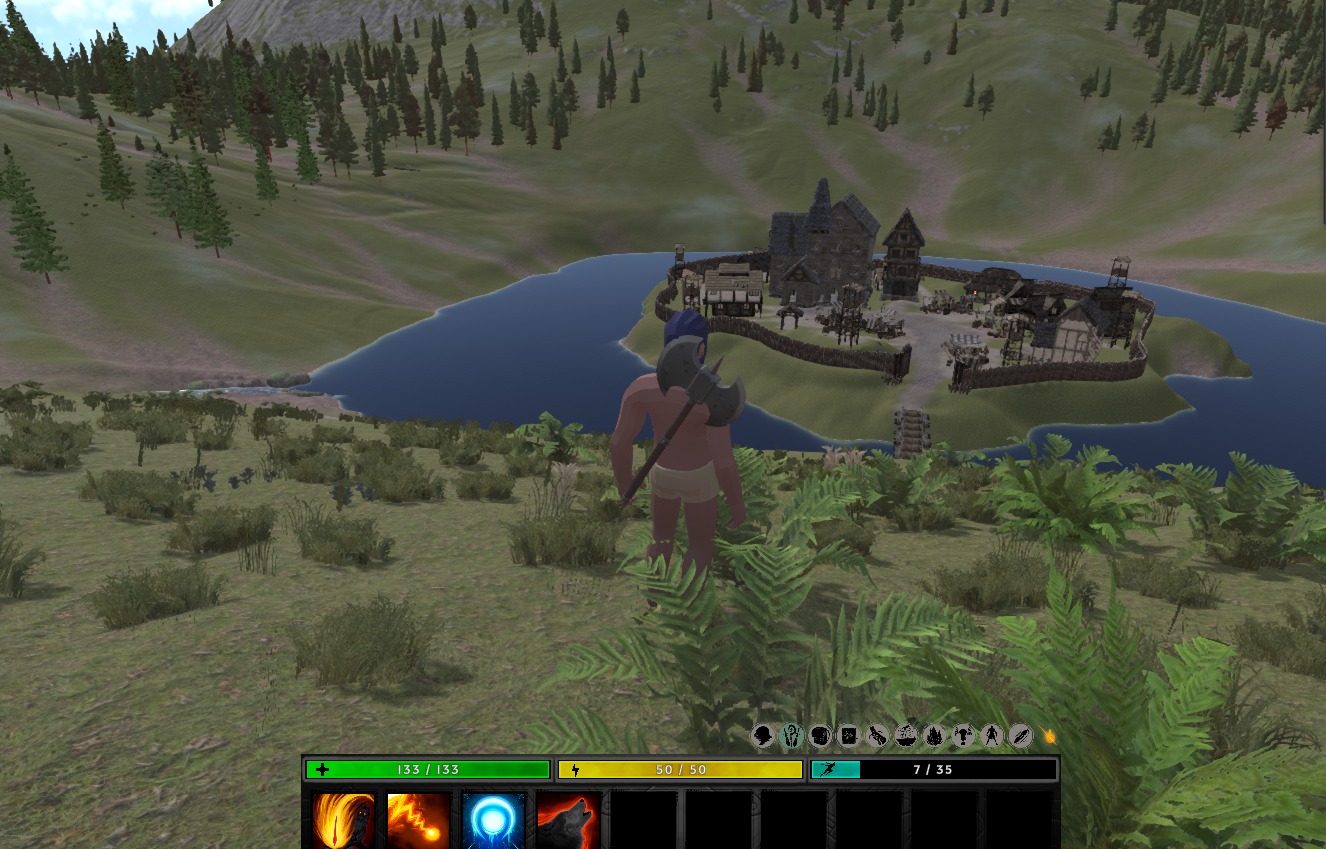
Task: Click the orange glowing spark icon
Action: [1049, 736]
